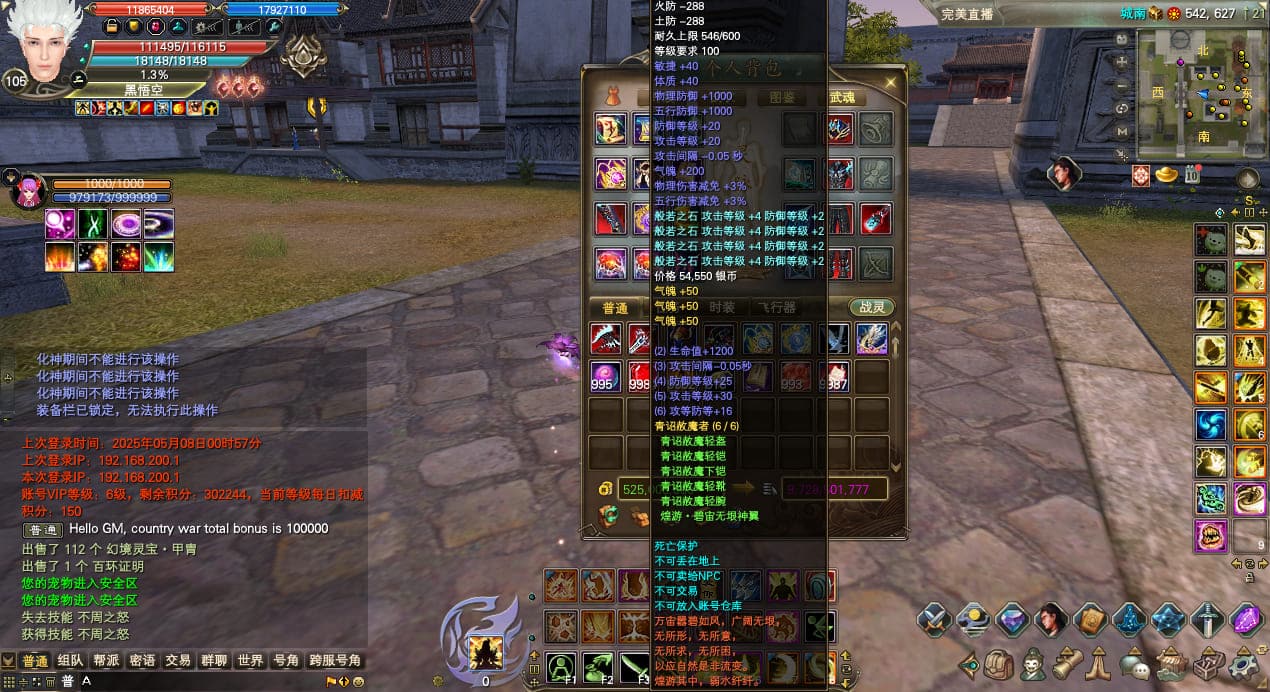Select the 组队 chat channel tab
The height and width of the screenshot is (692, 1270).
(x=70, y=661)
